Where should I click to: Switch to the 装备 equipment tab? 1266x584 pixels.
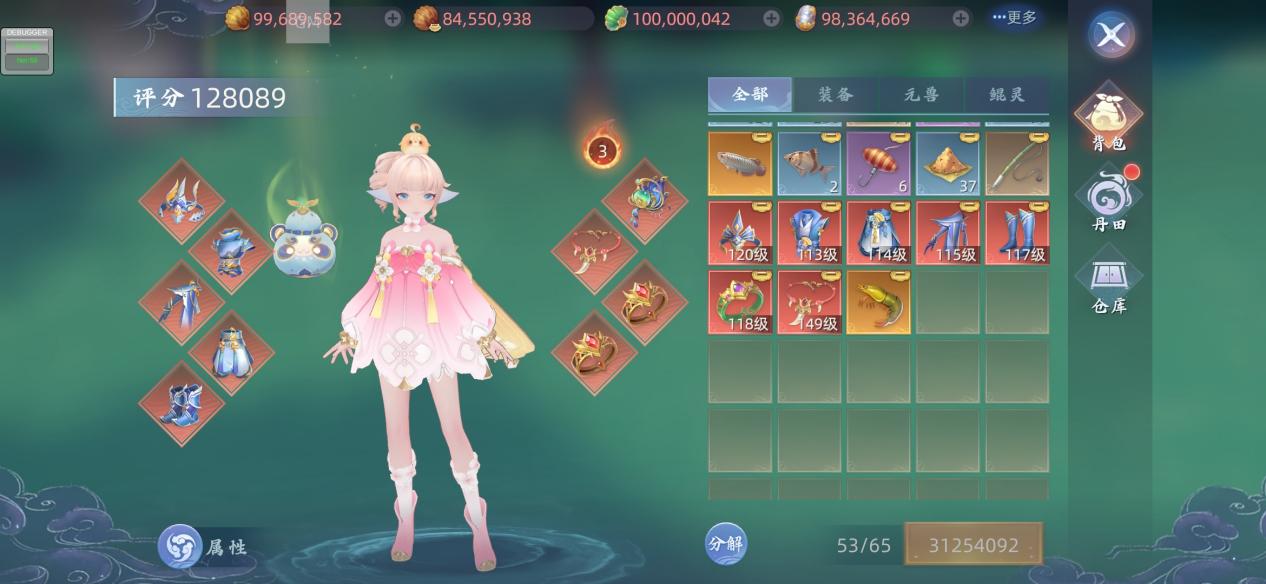836,95
